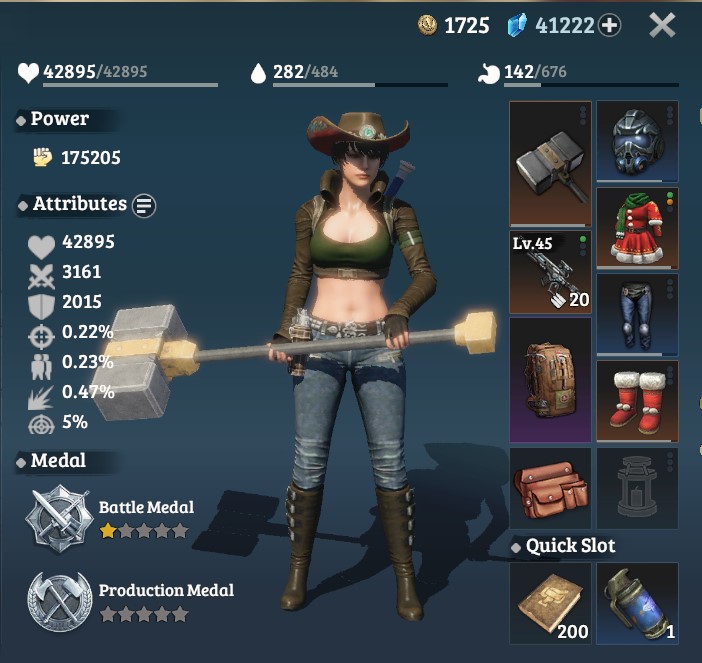Viewport: 702px width, 663px height.
Task: Select the sledgehammer weapon slot
Action: pos(550,163)
